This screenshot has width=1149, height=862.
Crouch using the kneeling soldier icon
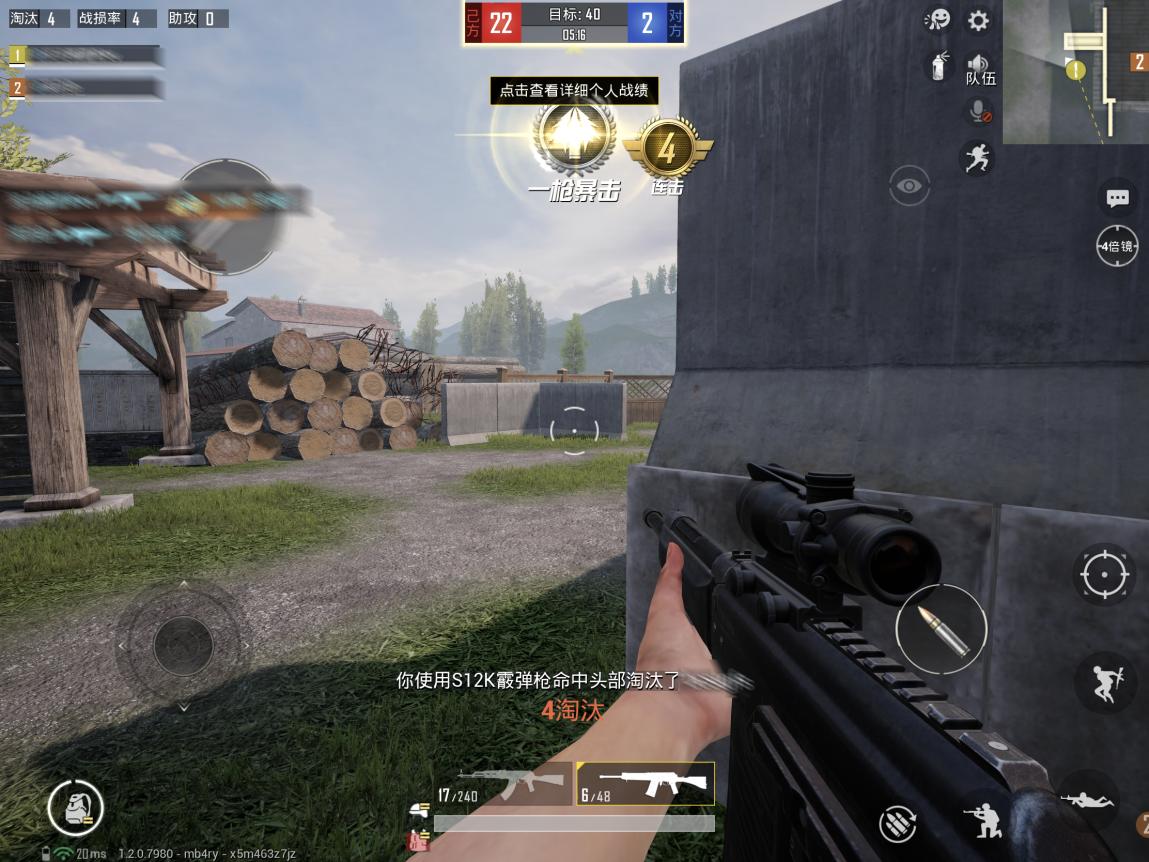tap(987, 820)
